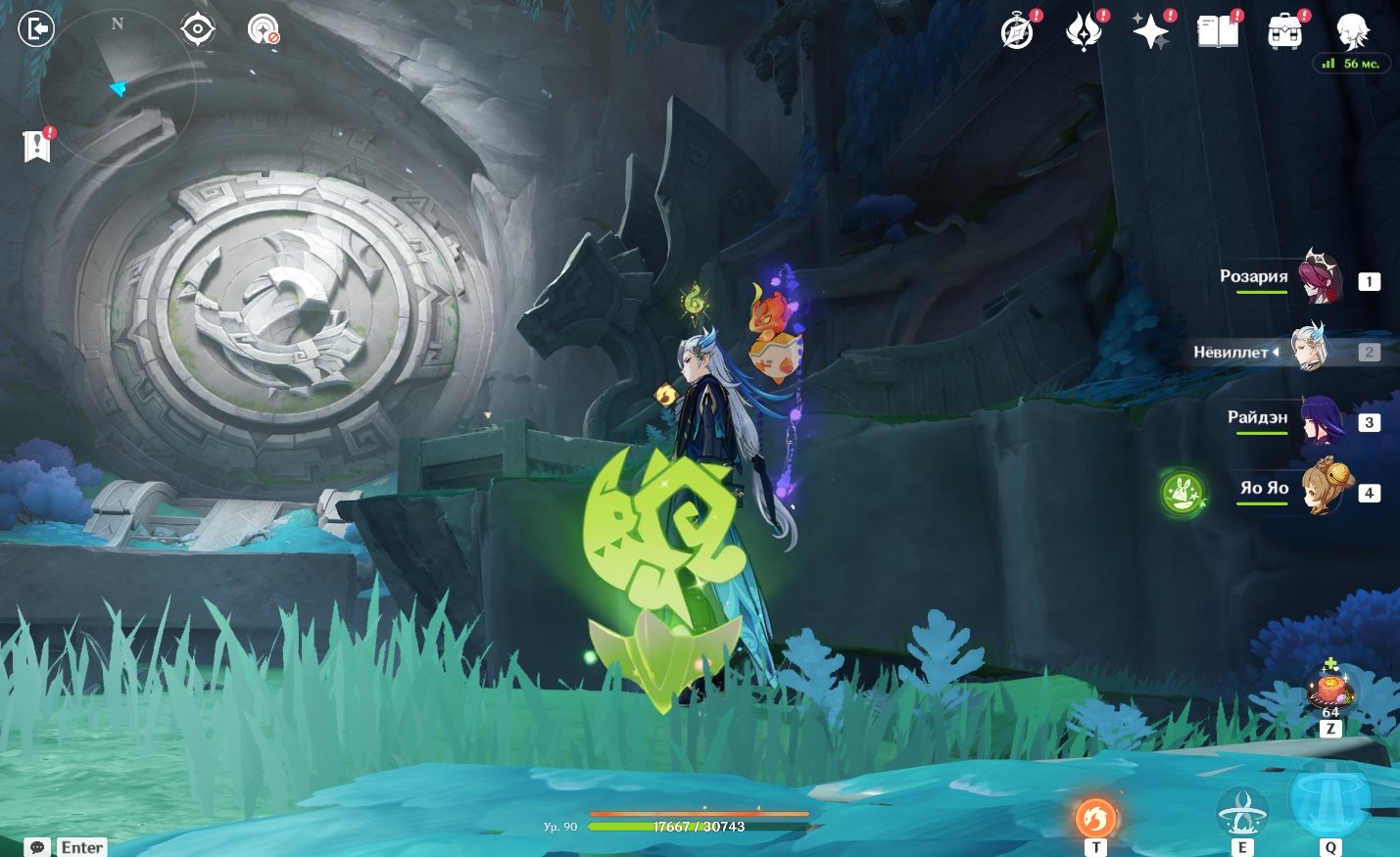
Task: Open the events icon with flame emblem
Action: (1084, 32)
